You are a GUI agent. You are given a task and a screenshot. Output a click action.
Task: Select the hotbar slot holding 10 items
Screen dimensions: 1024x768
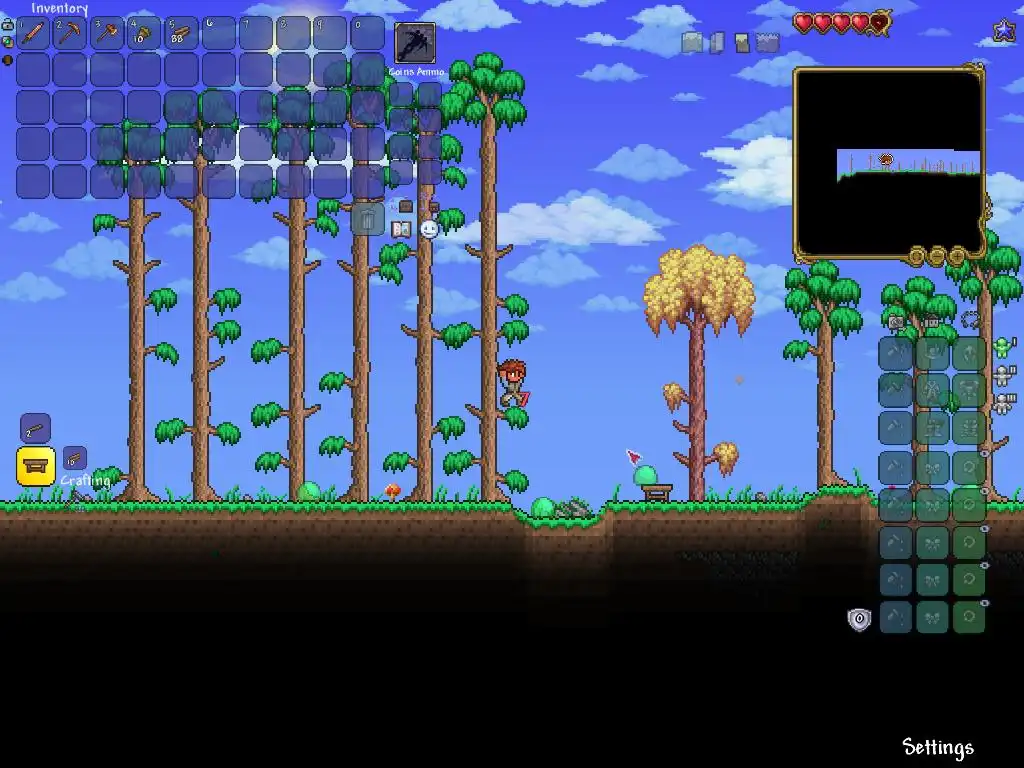click(145, 34)
